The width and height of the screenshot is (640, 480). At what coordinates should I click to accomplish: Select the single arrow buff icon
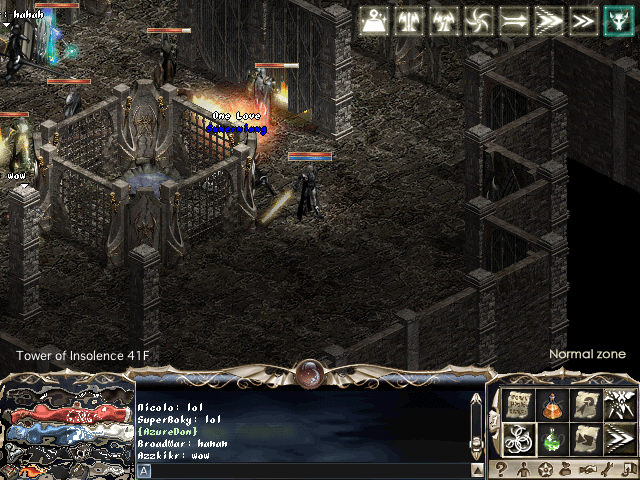tap(513, 20)
